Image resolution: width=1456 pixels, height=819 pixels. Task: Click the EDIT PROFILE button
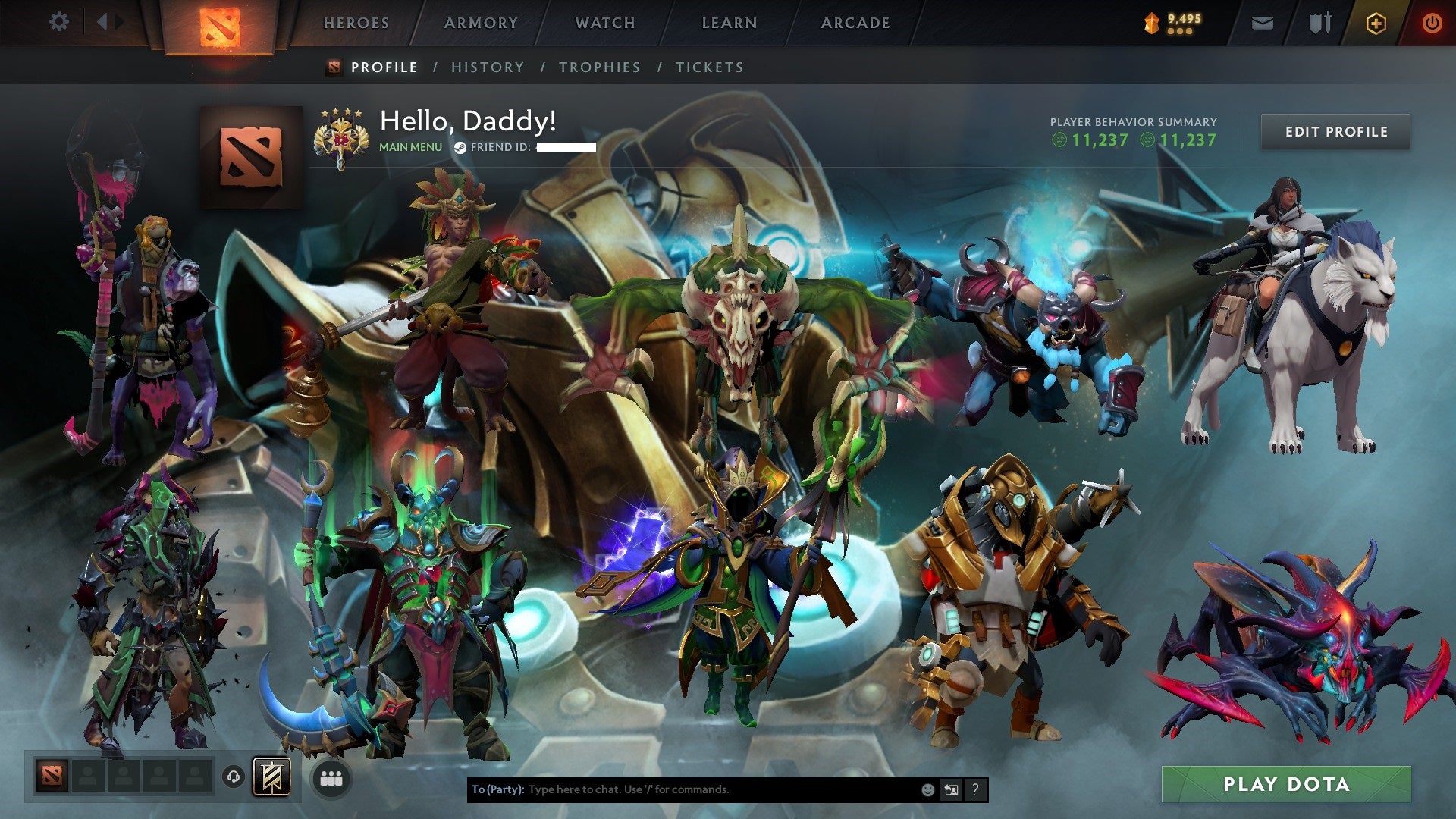pos(1335,130)
